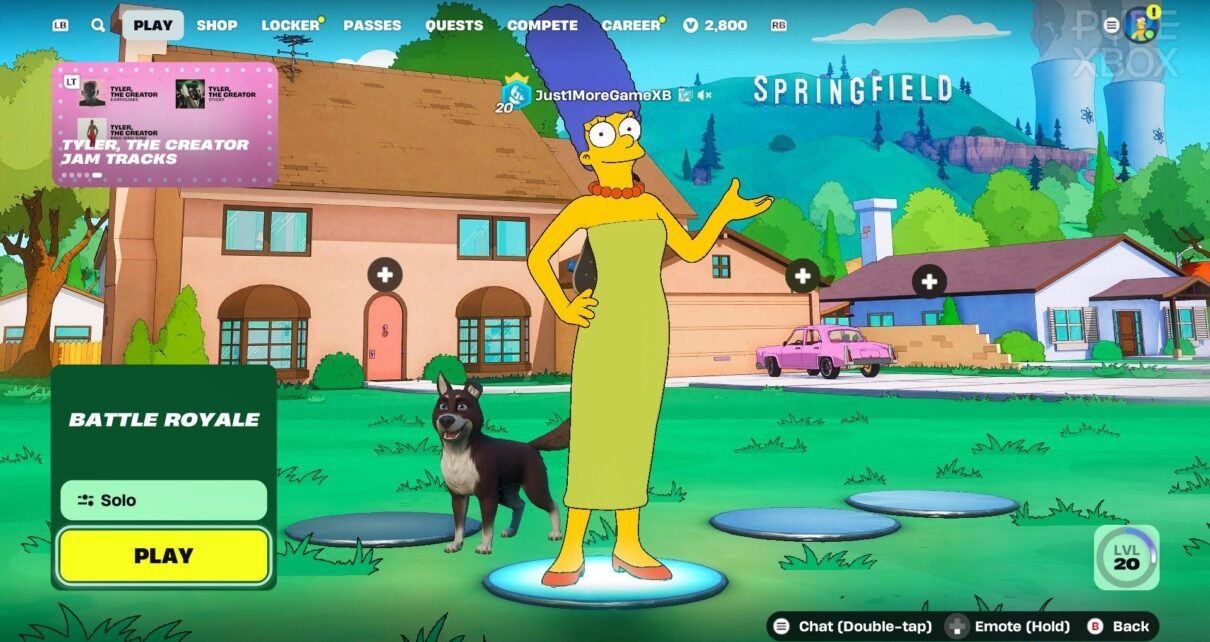Switch to the SHOP tab

pos(217,25)
